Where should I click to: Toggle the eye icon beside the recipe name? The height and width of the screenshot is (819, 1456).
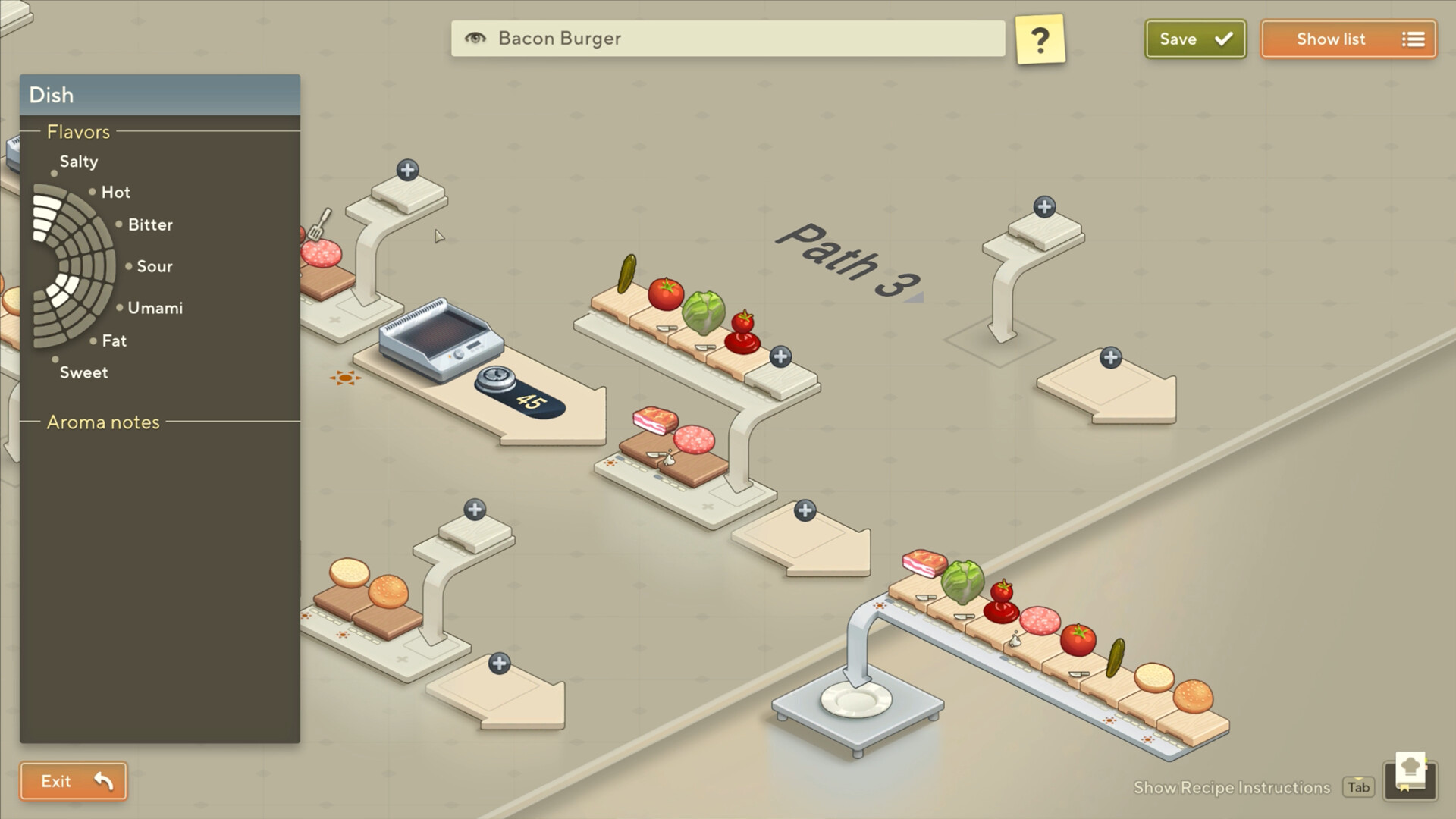pos(475,39)
